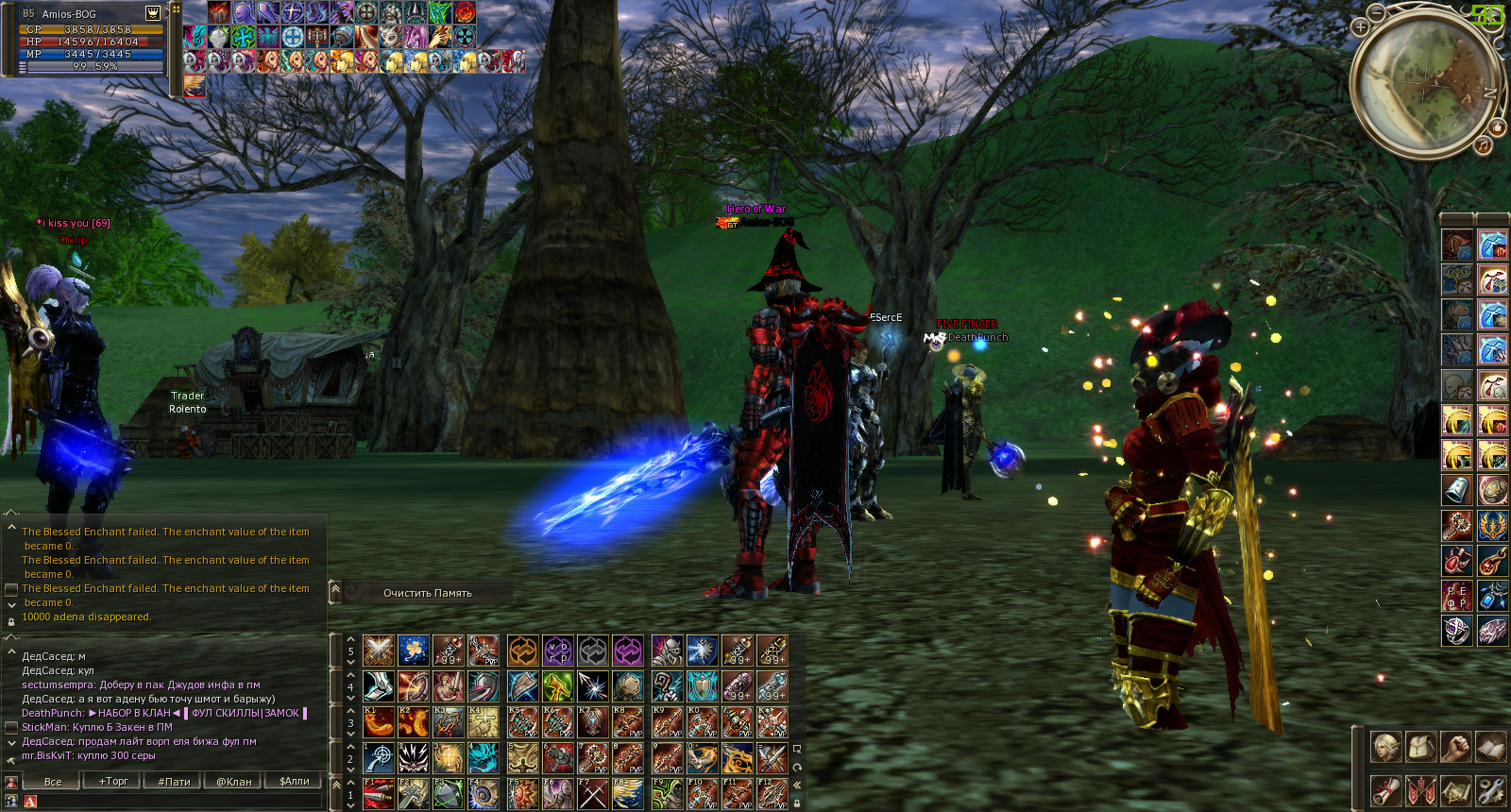1511x812 pixels.
Task: Click the red "РЕФР" icon in the side panel
Action: click(1456, 597)
